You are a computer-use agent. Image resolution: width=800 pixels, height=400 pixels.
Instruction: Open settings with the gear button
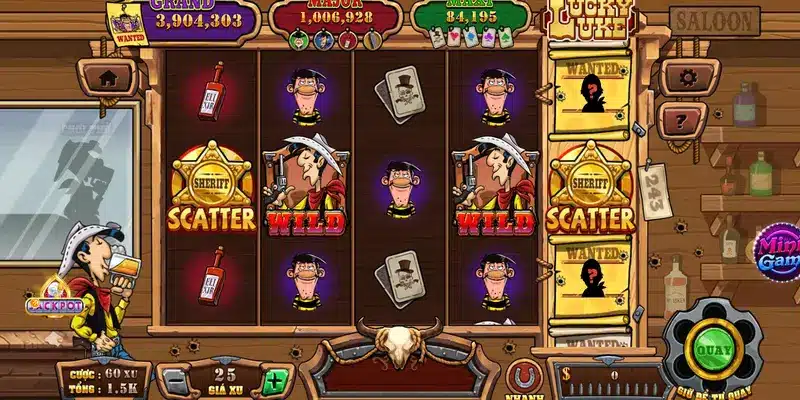click(685, 77)
